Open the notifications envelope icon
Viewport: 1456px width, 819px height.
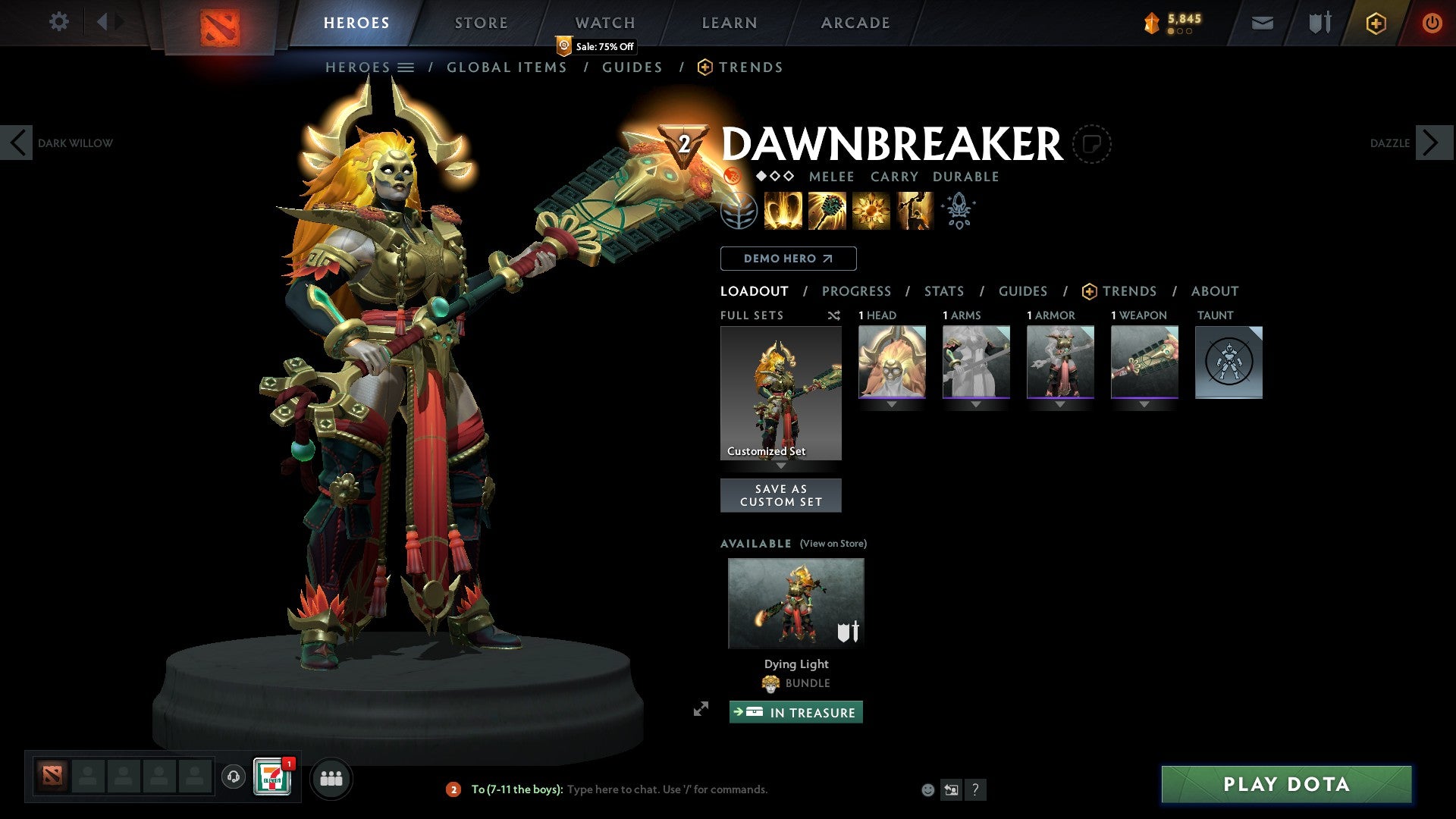[x=1263, y=23]
